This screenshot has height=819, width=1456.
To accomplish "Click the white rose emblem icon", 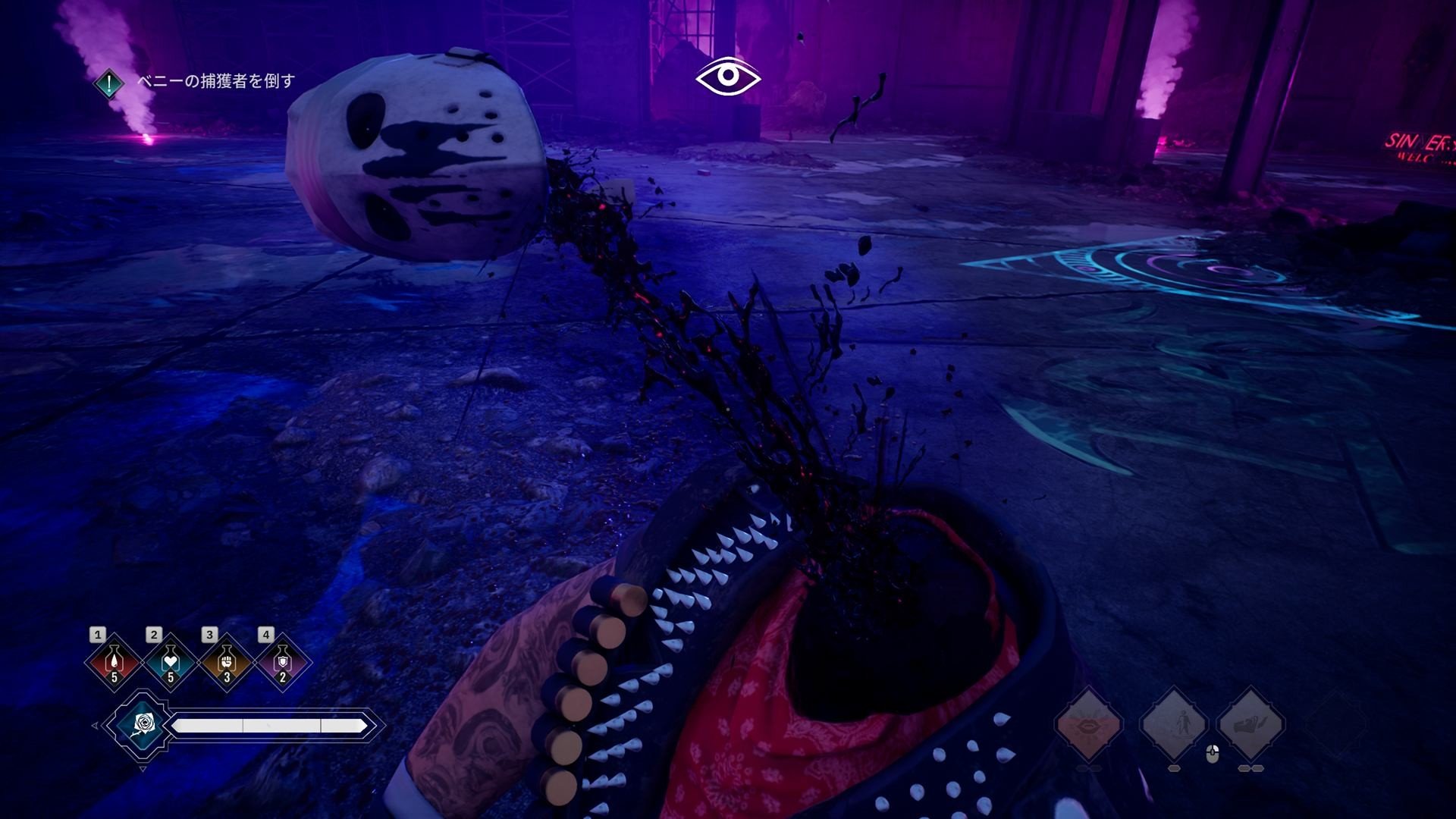I will (x=142, y=724).
